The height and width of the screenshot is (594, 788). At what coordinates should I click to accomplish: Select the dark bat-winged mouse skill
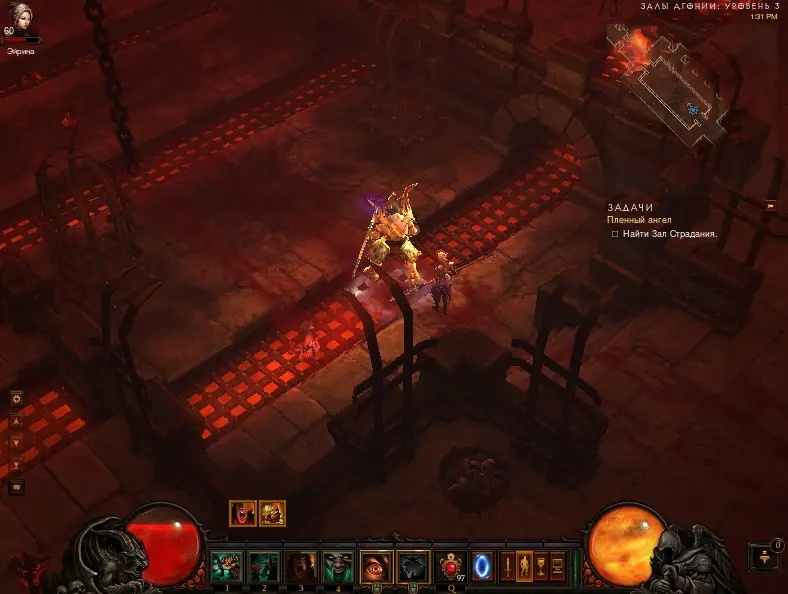[x=412, y=566]
